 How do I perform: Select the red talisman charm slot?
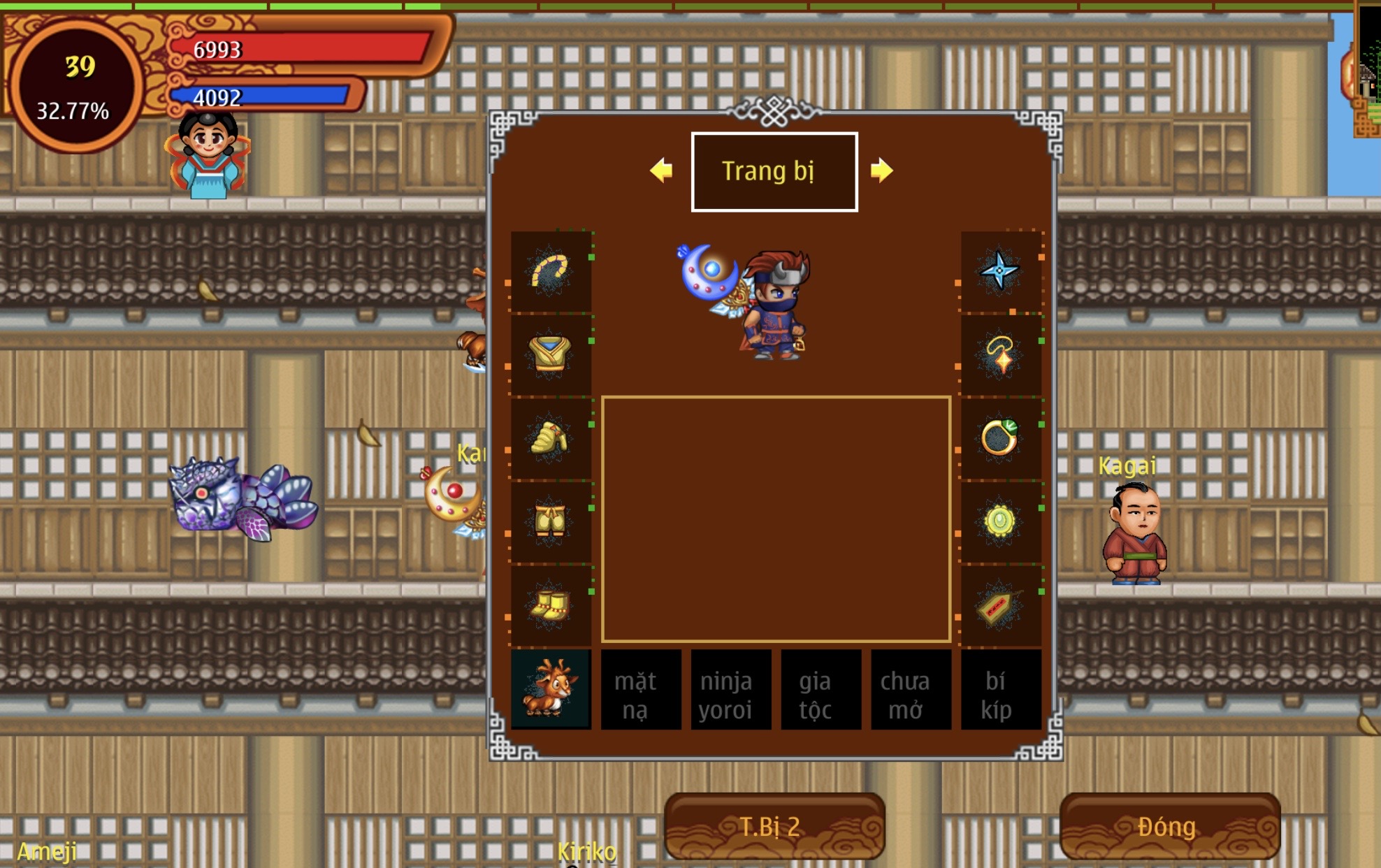[x=1000, y=605]
